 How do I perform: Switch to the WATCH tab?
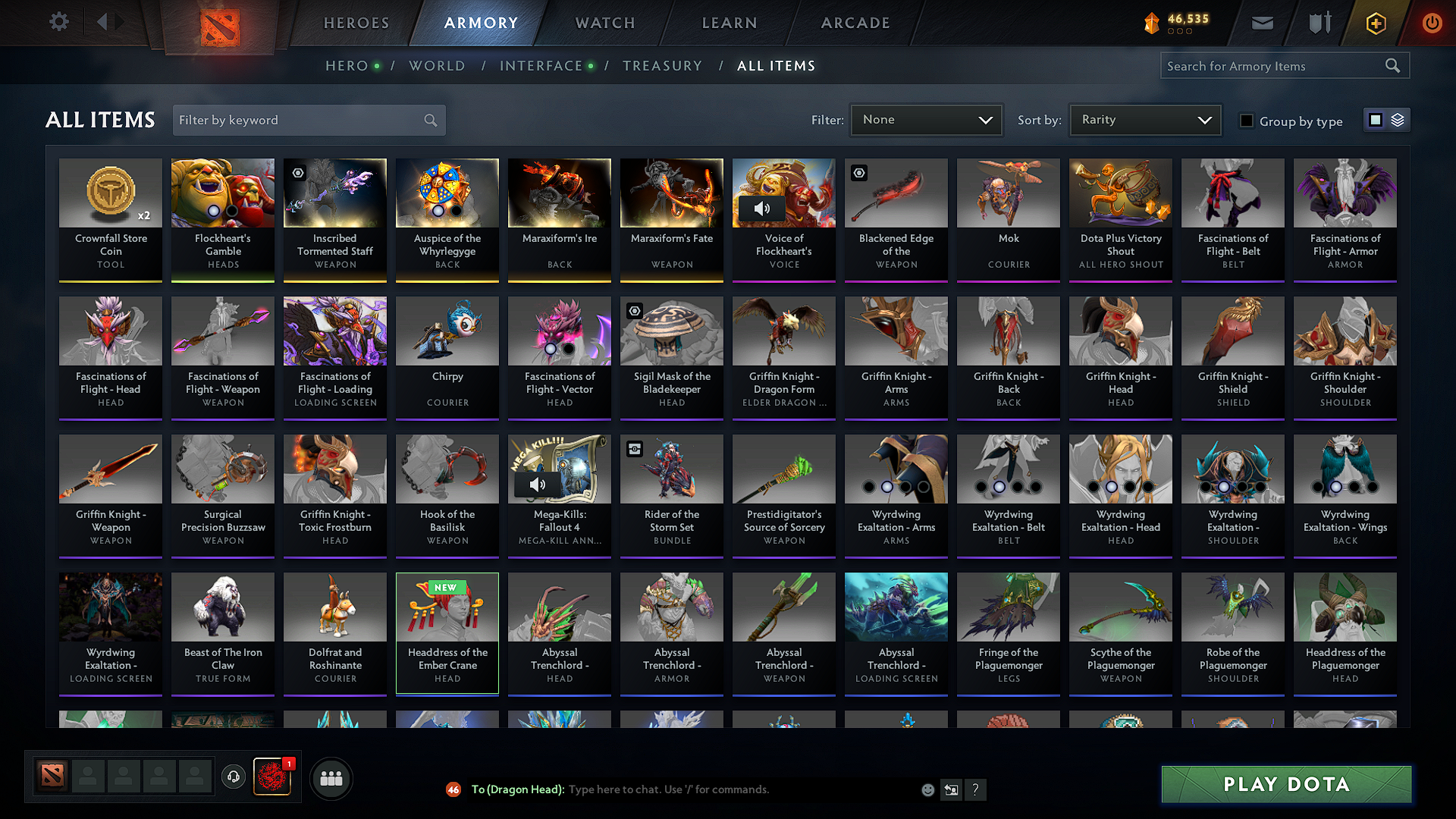[604, 23]
